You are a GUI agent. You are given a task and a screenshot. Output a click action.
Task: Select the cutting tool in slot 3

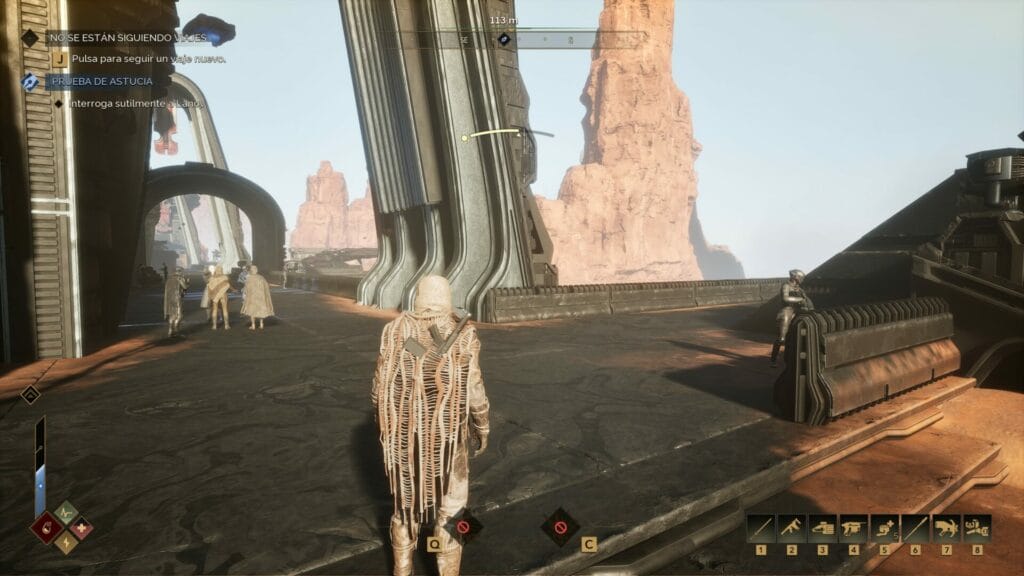(x=823, y=527)
